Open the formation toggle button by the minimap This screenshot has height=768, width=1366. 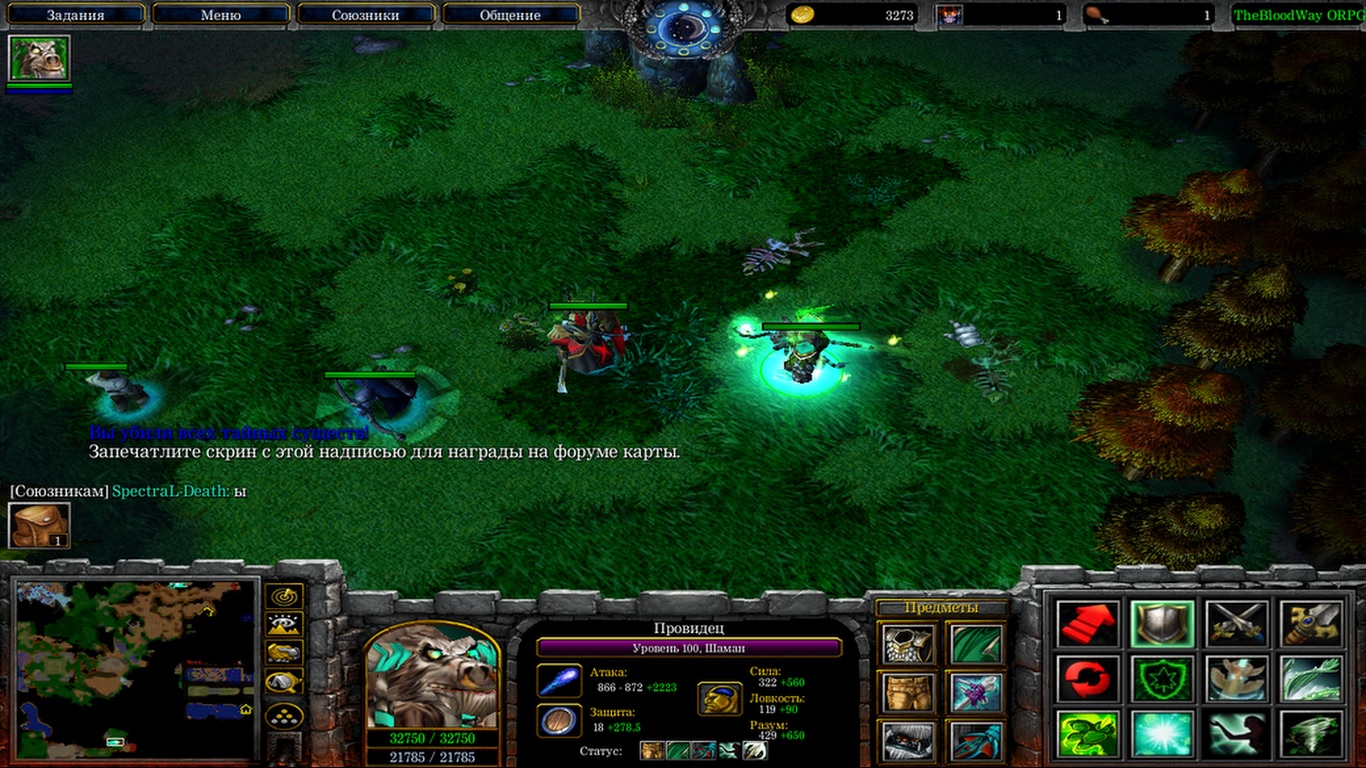pos(286,715)
